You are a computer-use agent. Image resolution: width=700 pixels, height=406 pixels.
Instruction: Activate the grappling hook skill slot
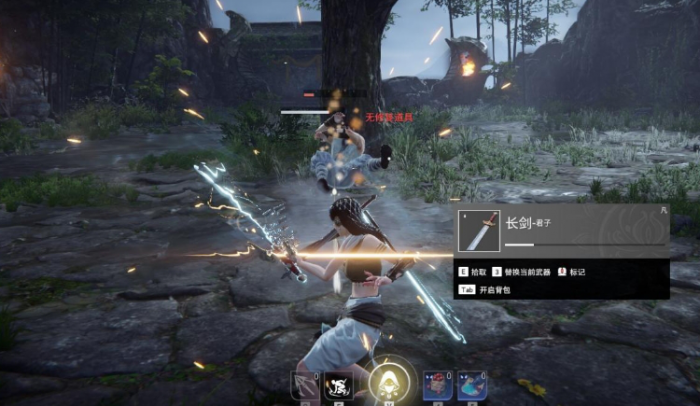pos(304,385)
